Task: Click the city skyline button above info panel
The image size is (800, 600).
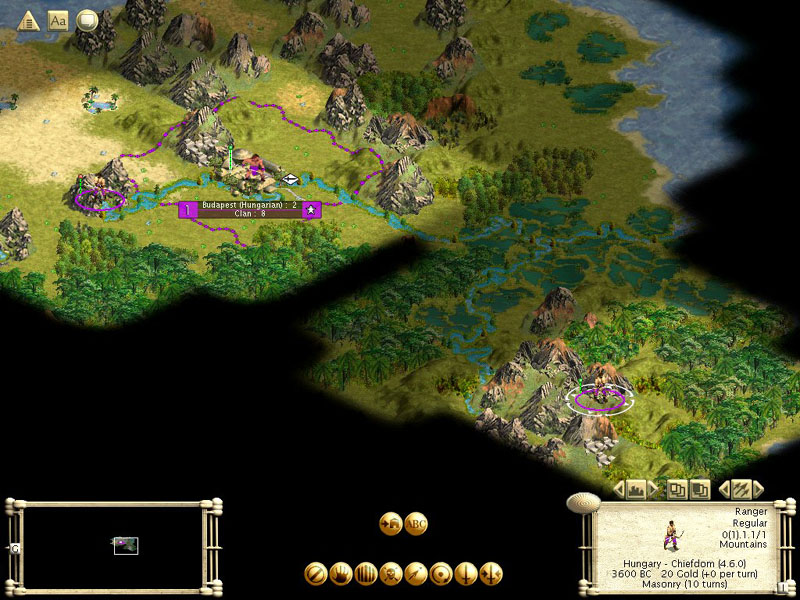Action: [634, 489]
